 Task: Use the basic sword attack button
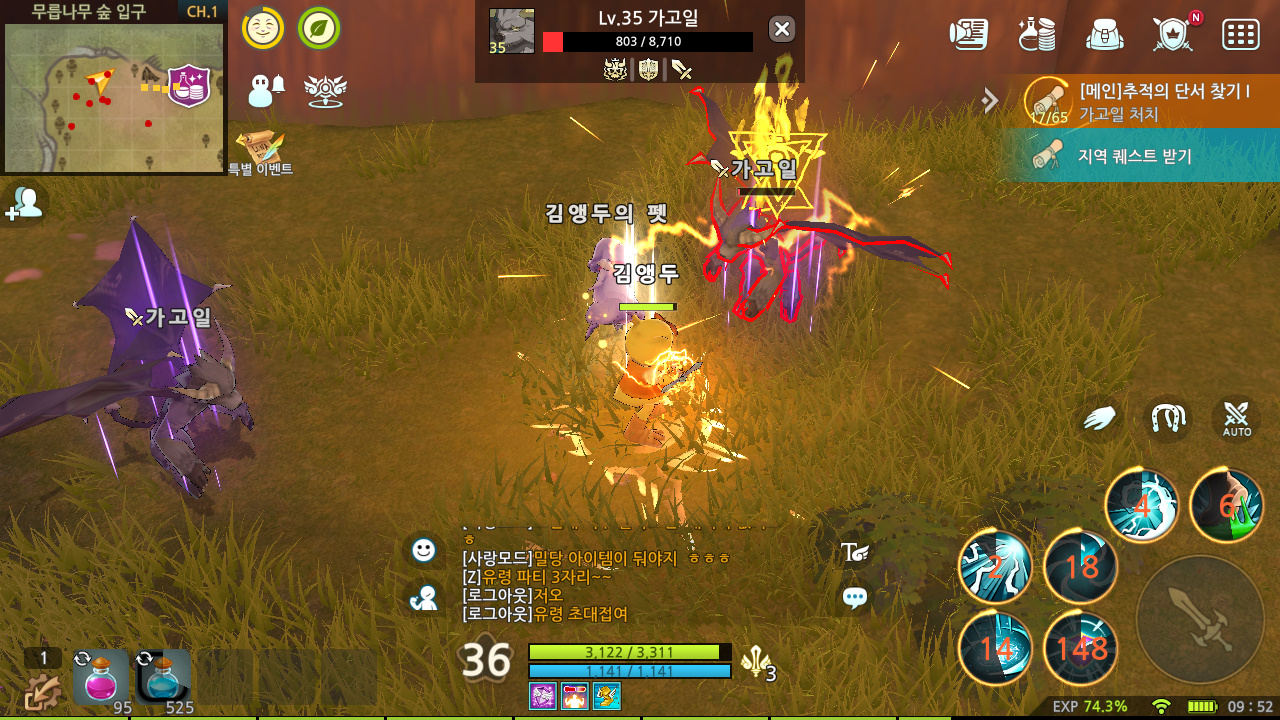1201,619
